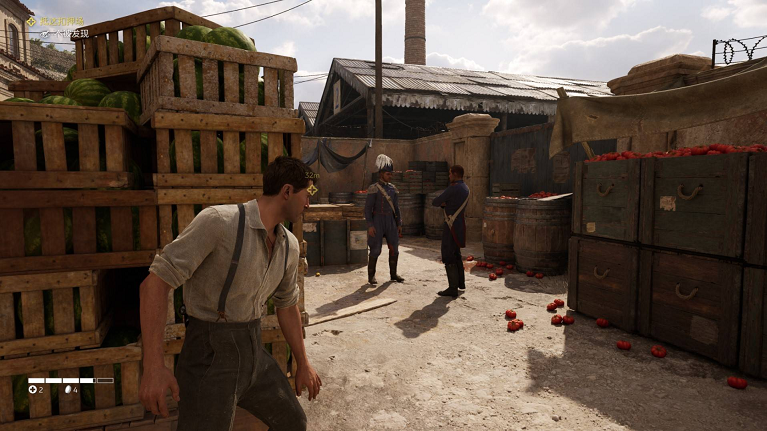767x431 pixels.
Task: Select the yellow objective waypoint marker
Action: [312, 188]
